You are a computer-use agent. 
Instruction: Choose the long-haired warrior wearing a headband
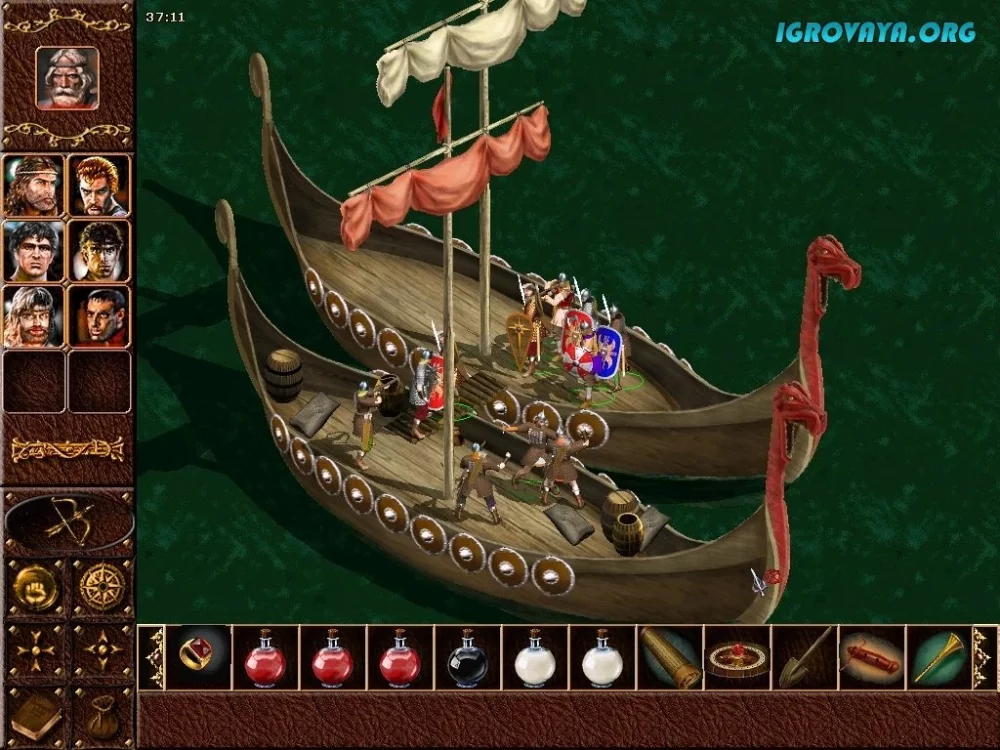click(x=33, y=185)
